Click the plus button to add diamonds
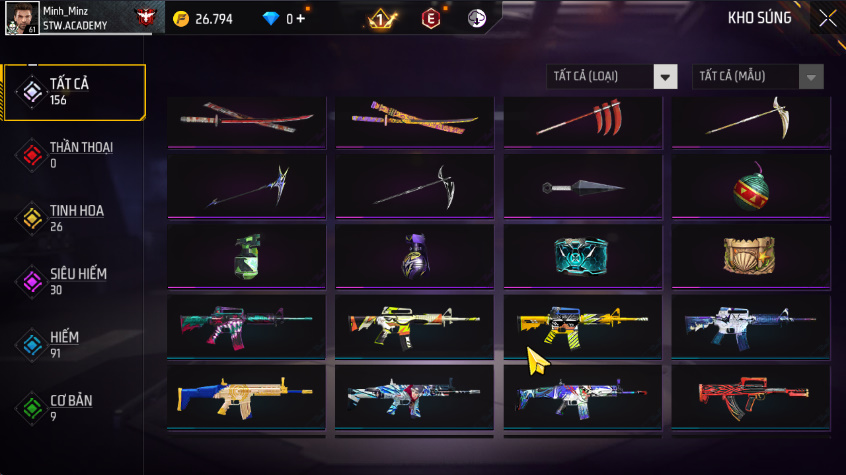Viewport: 846px width, 475px height. pos(301,19)
